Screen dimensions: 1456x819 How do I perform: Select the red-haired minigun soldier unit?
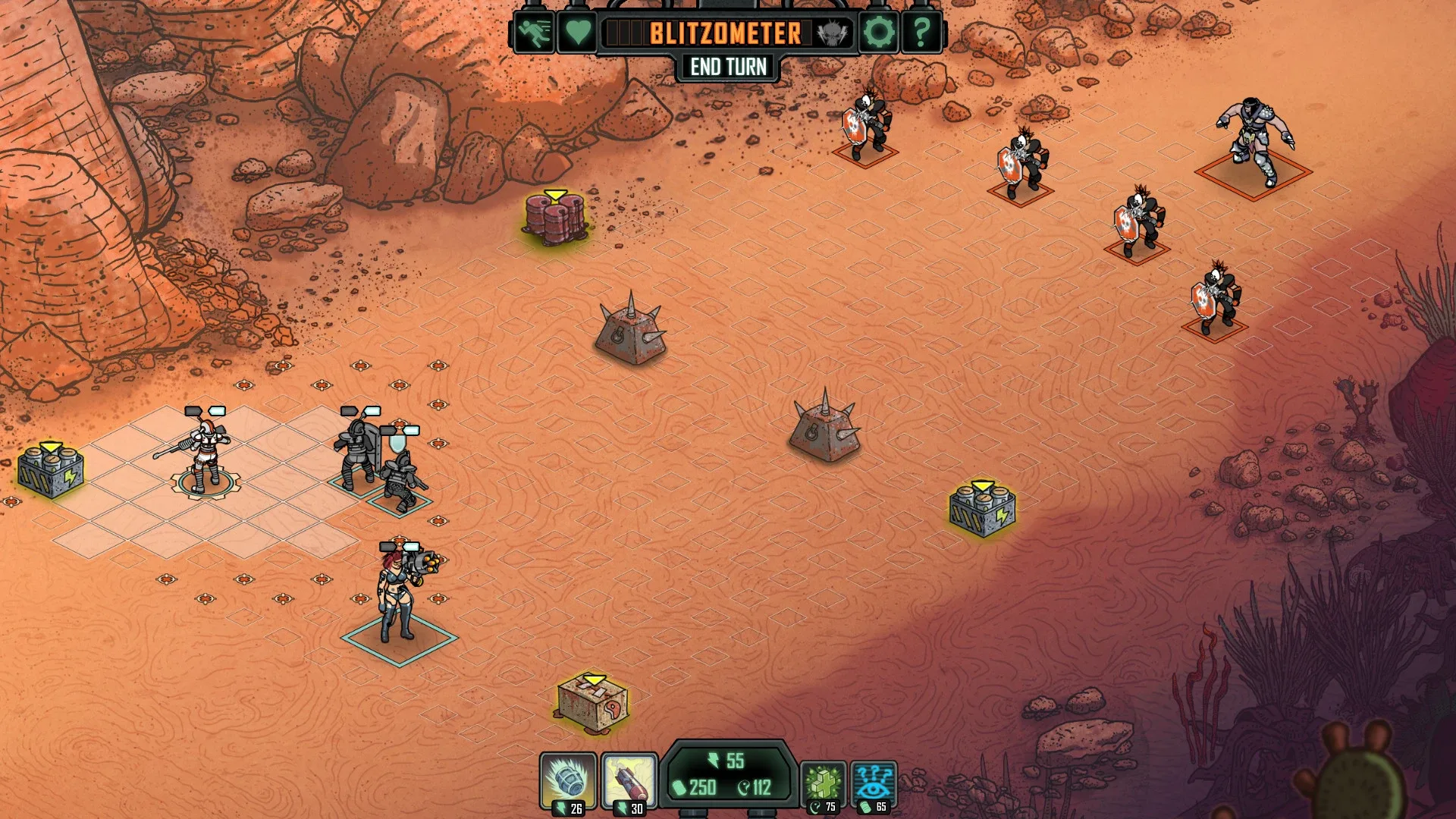pos(398,595)
